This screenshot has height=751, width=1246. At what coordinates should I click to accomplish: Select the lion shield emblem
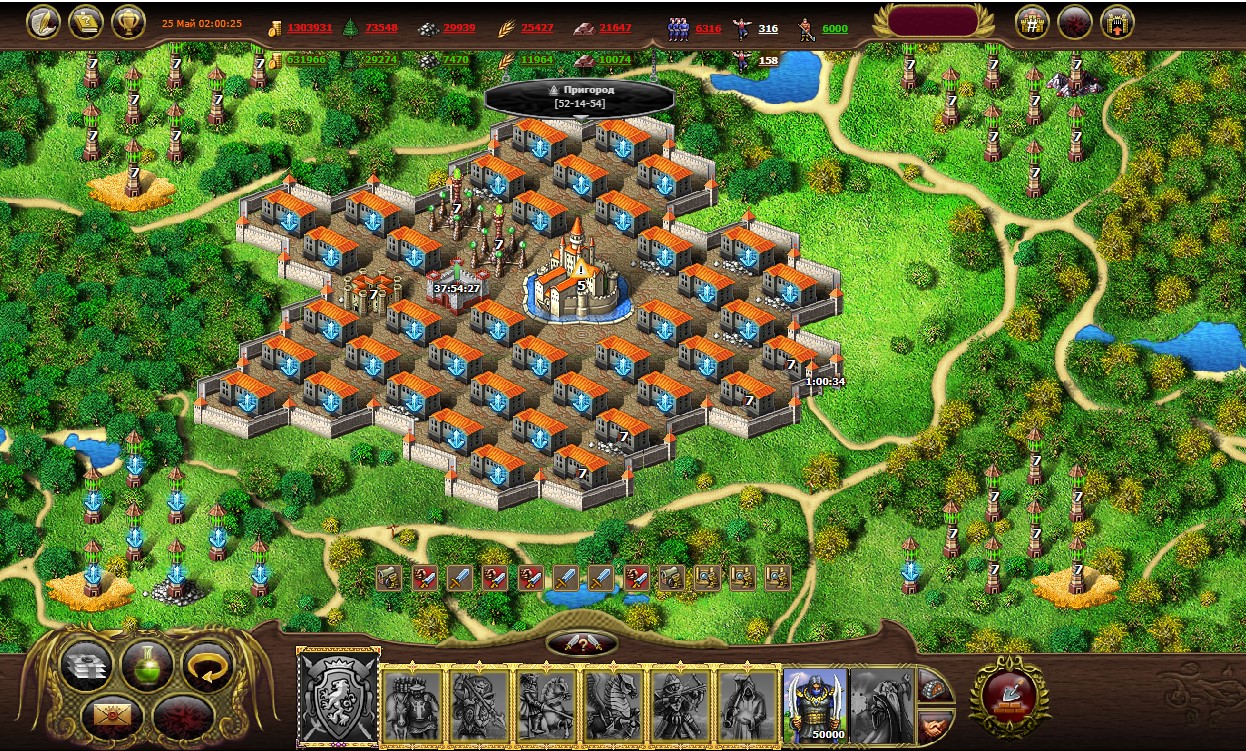tap(338, 698)
